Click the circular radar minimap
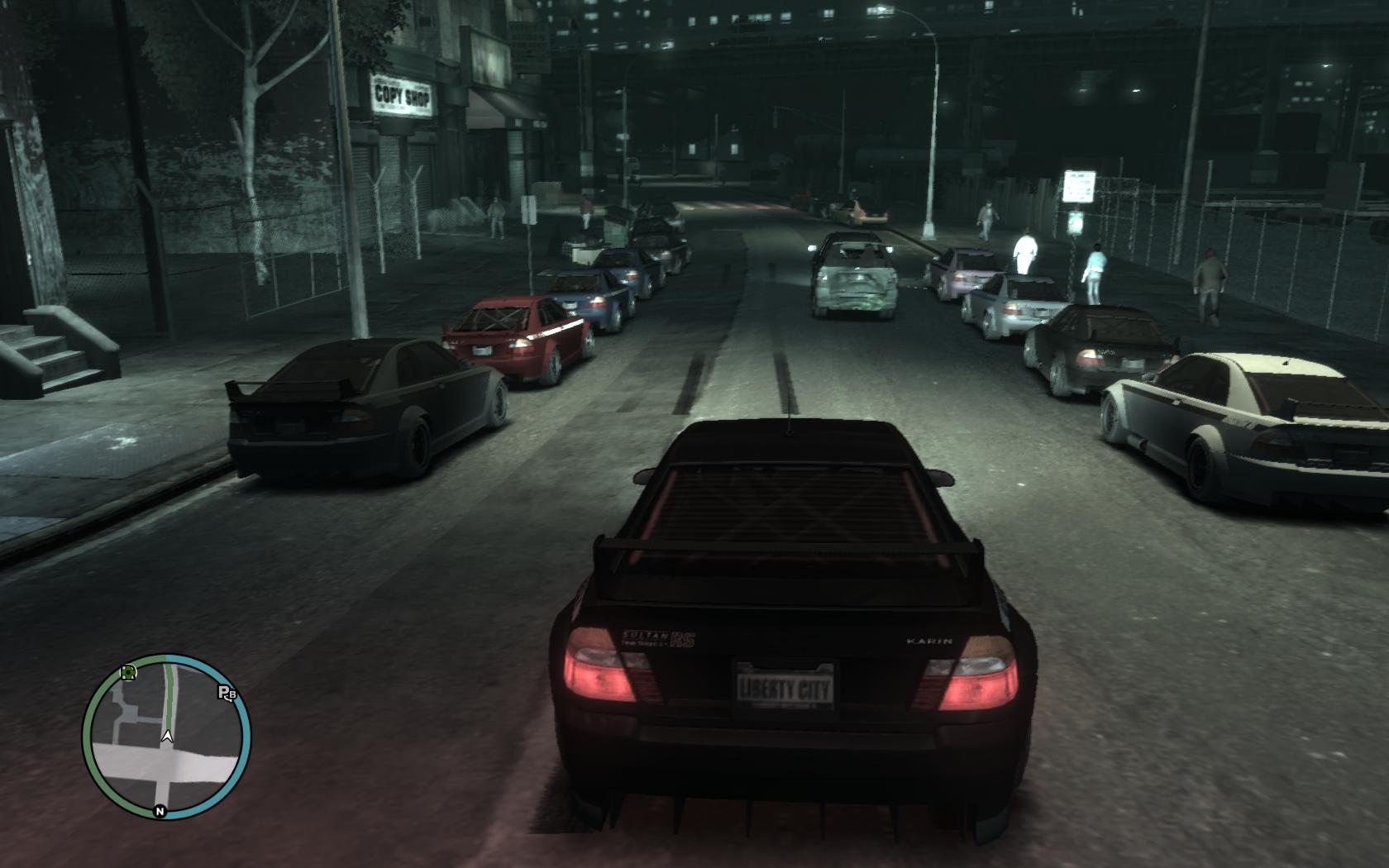Viewport: 1389px width, 868px height. 166,737
